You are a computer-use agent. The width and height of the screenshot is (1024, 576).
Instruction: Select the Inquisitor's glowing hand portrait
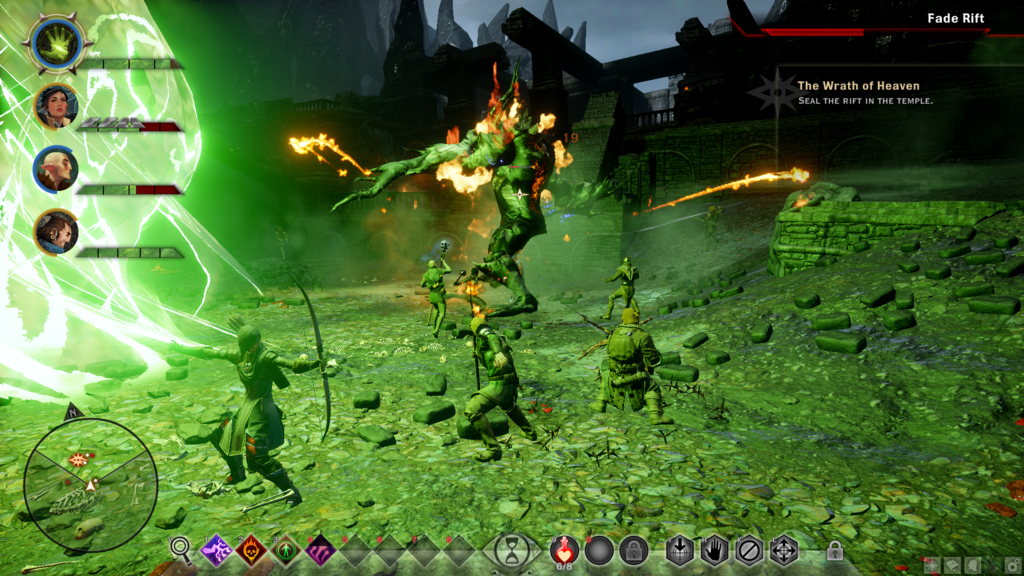[x=57, y=44]
